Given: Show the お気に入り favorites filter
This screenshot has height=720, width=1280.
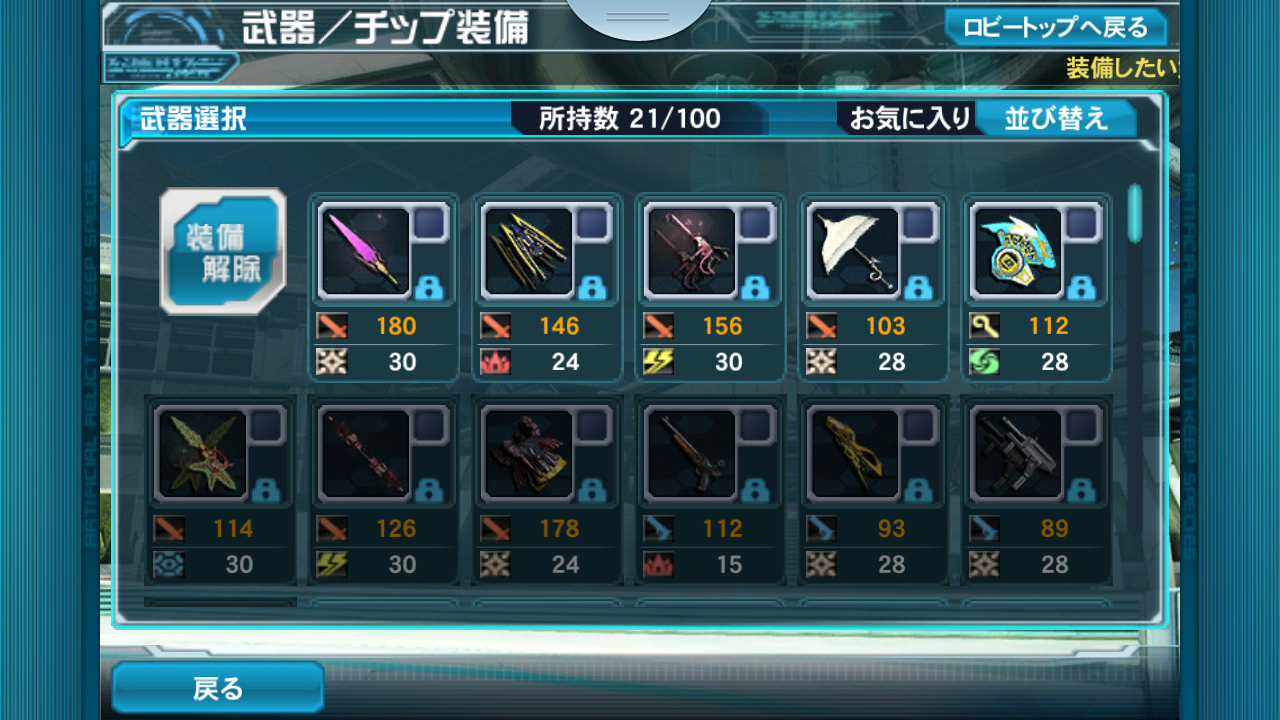Looking at the screenshot, I should point(910,119).
